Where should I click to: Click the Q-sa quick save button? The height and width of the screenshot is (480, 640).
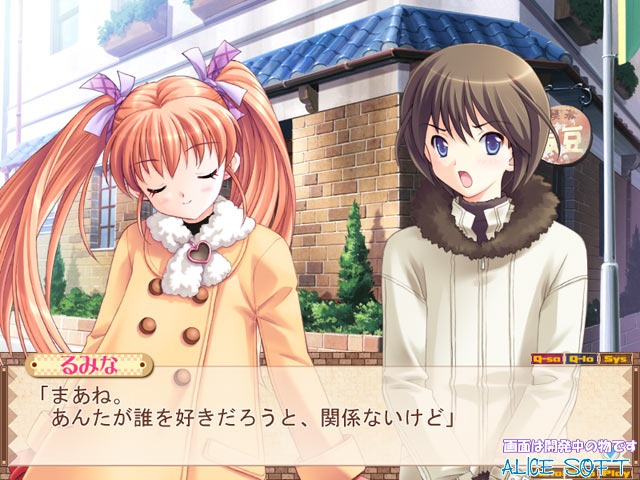click(x=547, y=358)
